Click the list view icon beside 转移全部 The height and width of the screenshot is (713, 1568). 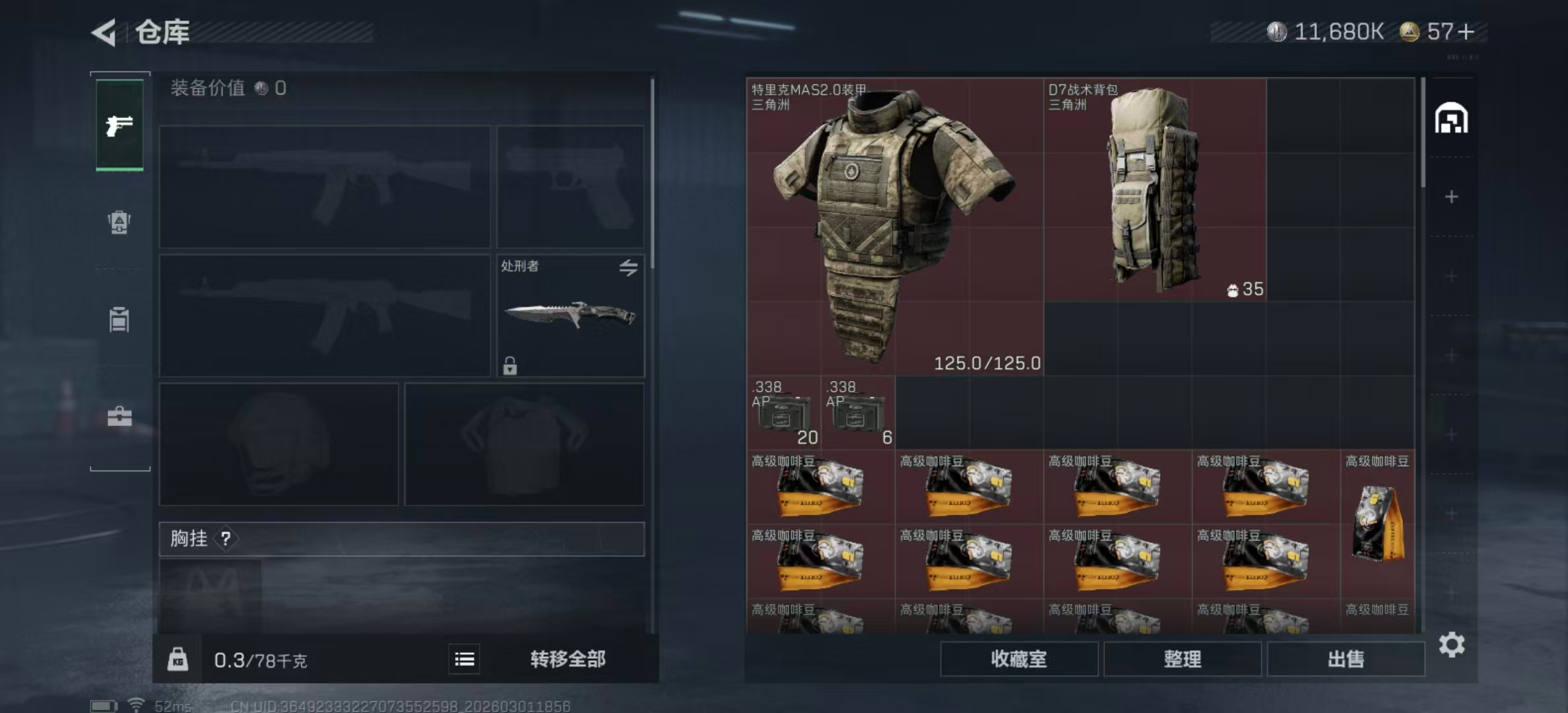464,659
